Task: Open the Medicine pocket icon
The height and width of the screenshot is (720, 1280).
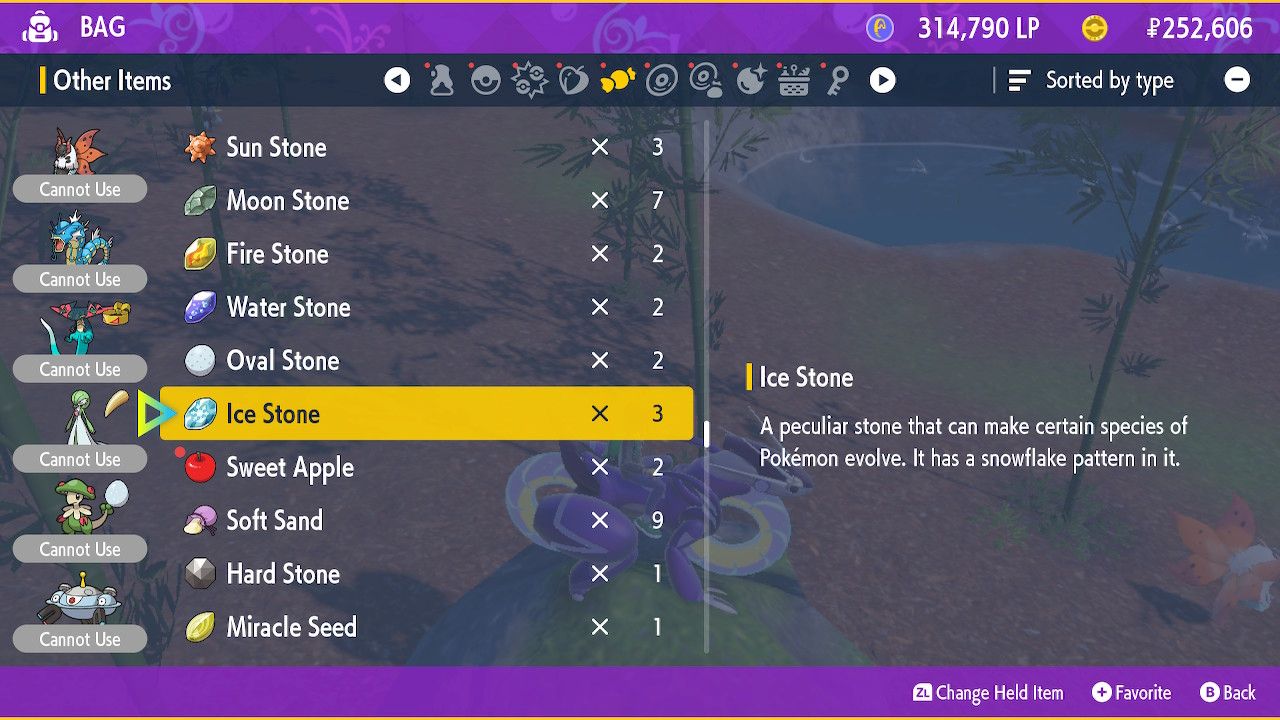Action: (443, 80)
